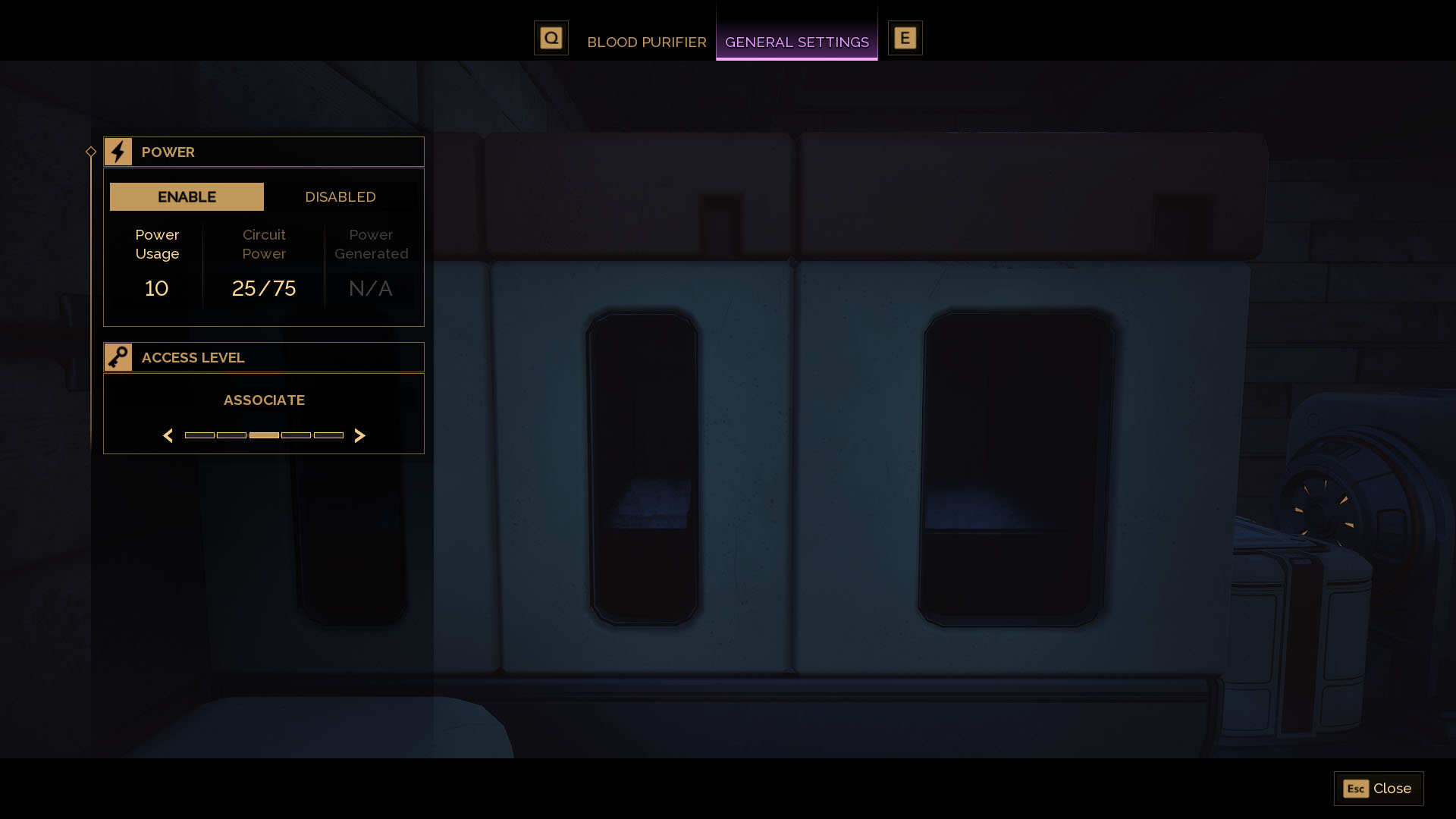The image size is (1456, 819).
Task: Click the key icon on Access Level header
Action: [x=118, y=356]
